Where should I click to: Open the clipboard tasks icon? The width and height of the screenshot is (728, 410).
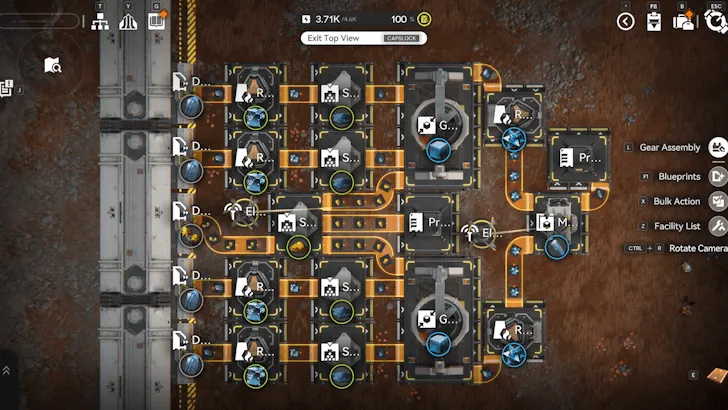click(x=654, y=22)
